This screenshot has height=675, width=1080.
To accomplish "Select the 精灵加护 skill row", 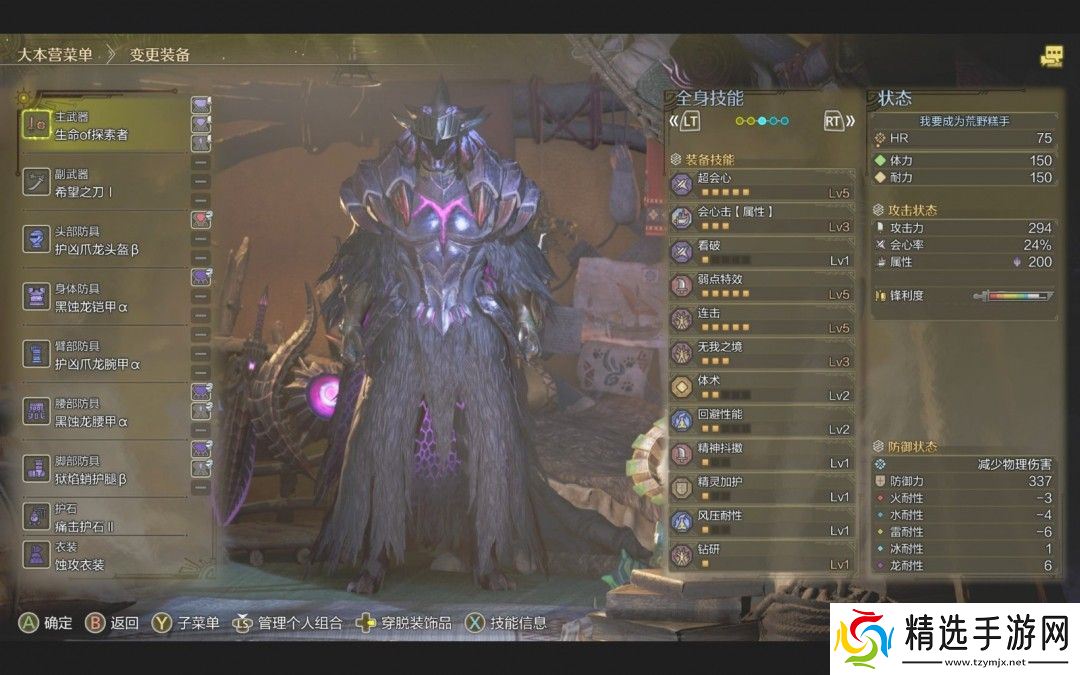I will (x=762, y=489).
